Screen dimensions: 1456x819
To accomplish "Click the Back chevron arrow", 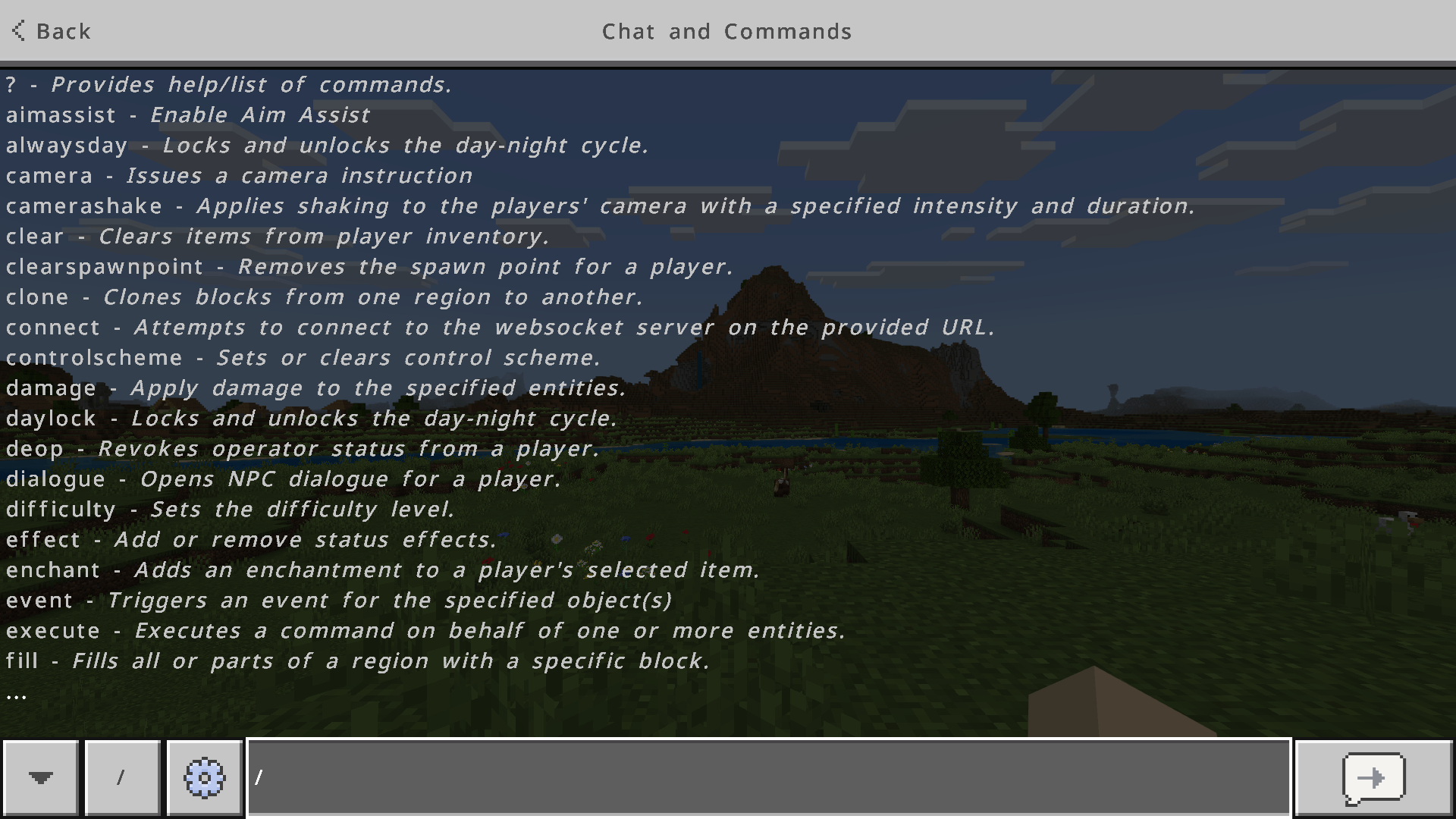I will (x=17, y=31).
